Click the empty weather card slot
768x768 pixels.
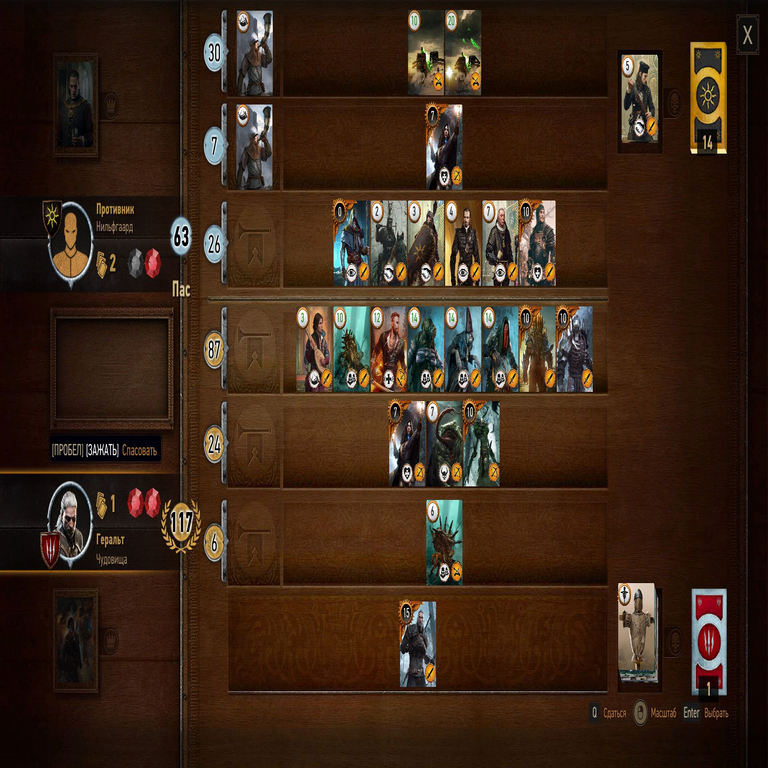point(112,368)
